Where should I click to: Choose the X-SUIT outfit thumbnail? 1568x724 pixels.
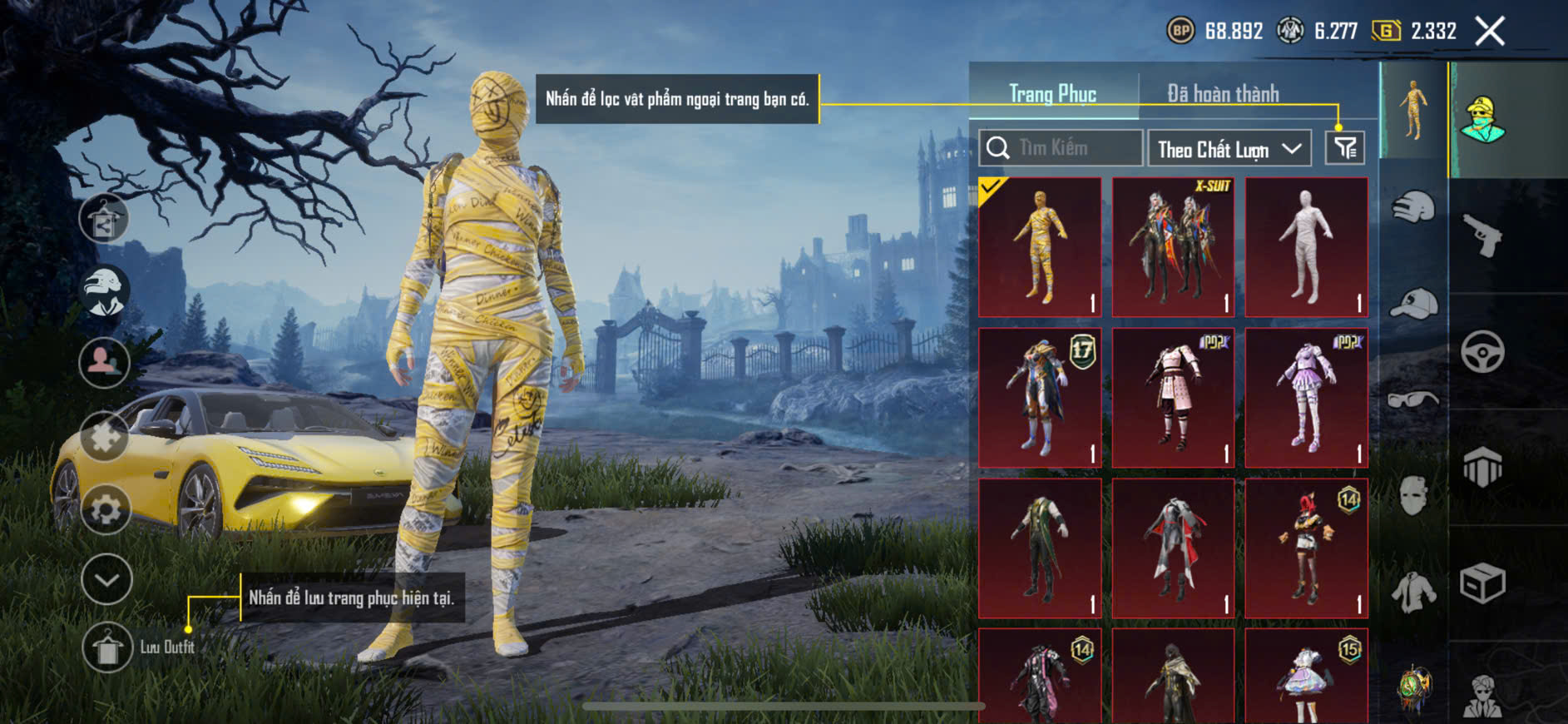1173,247
